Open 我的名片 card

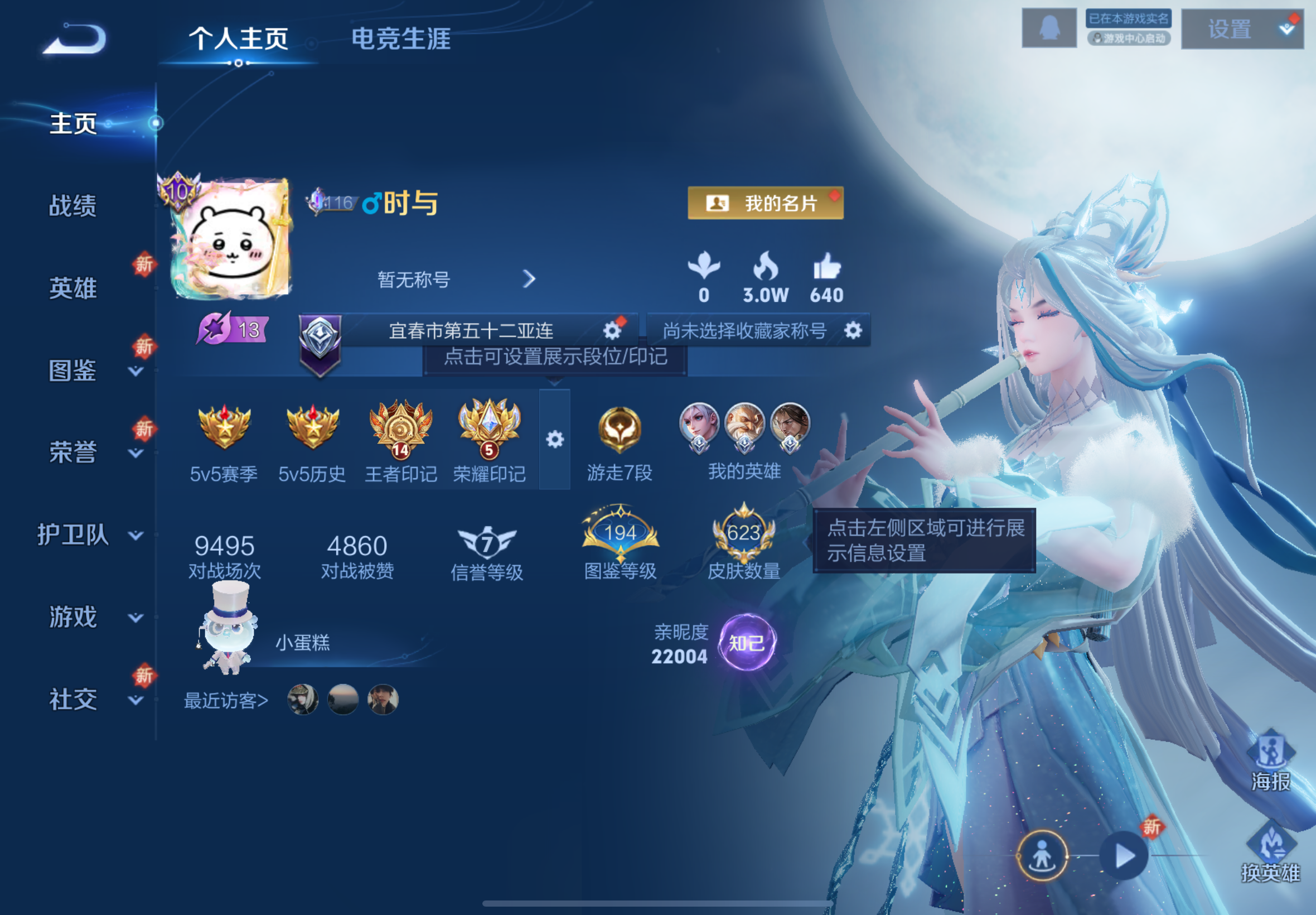click(x=766, y=204)
